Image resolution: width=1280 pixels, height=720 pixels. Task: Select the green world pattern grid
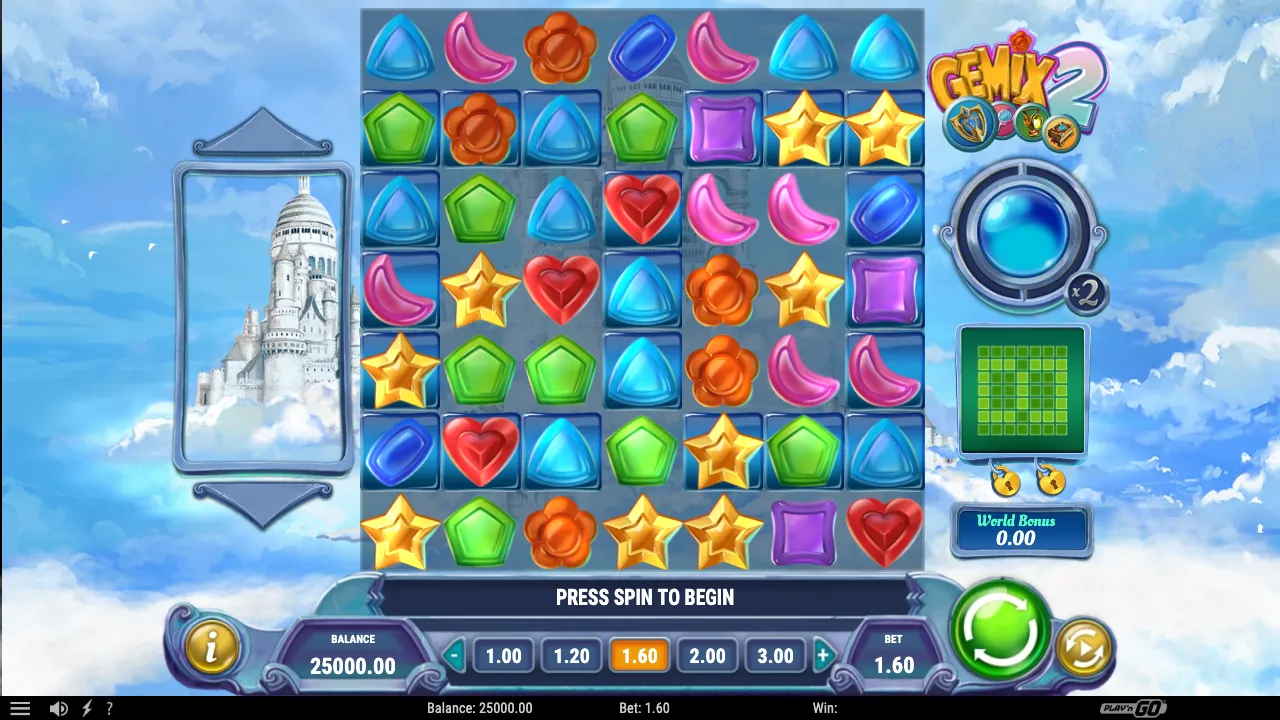point(1022,390)
